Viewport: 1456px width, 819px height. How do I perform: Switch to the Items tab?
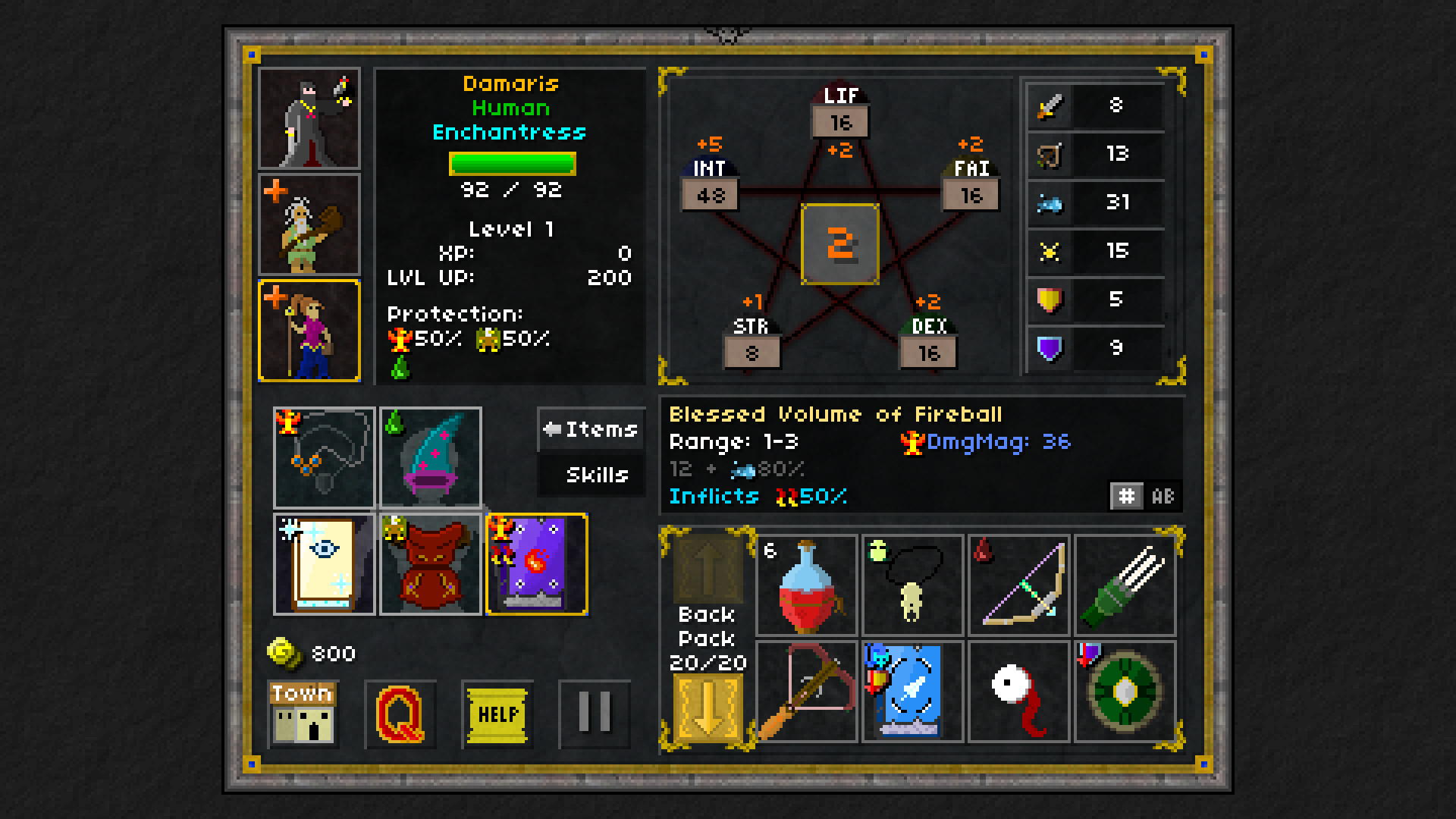point(591,429)
